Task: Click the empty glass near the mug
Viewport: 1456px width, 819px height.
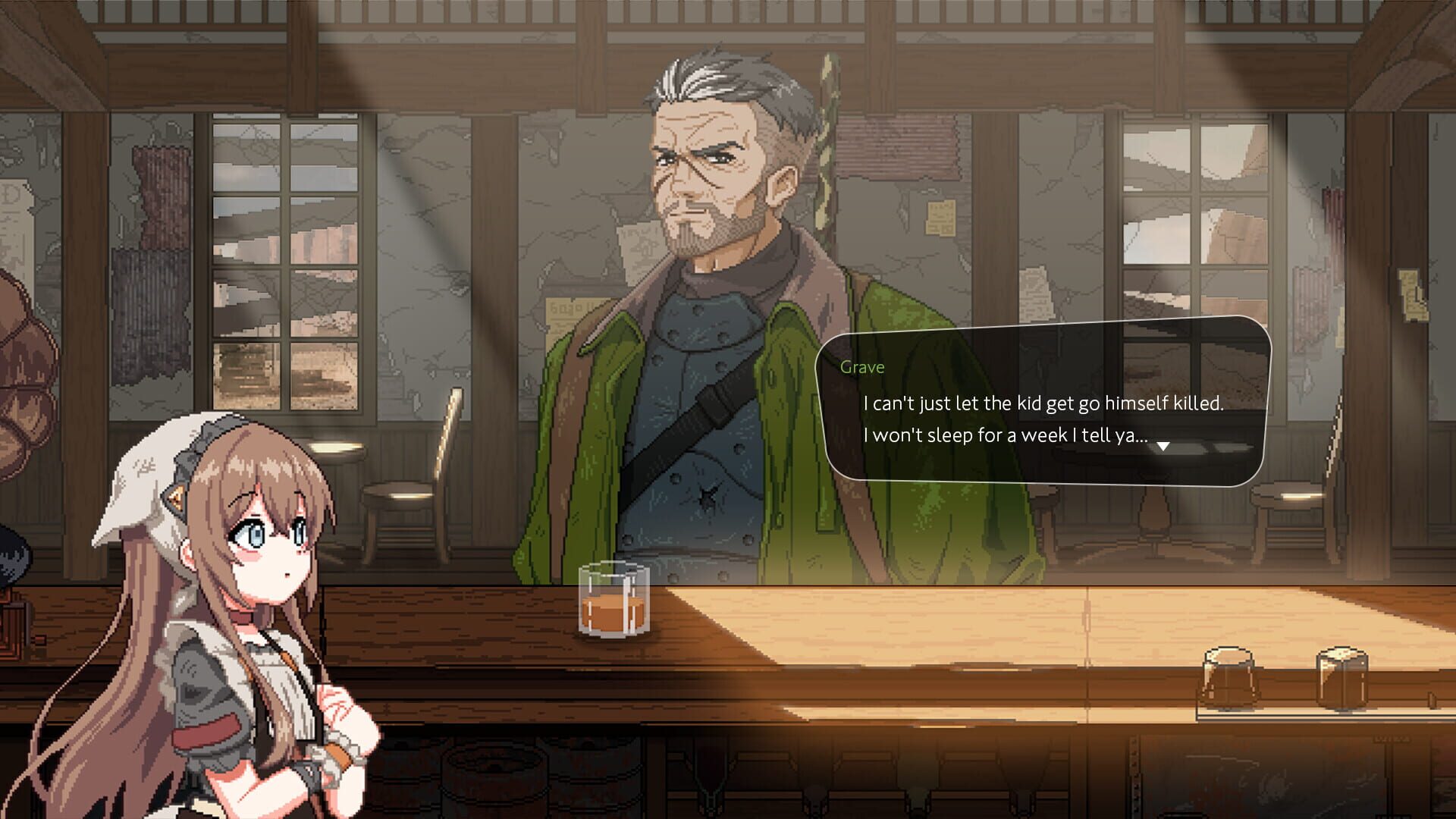Action: (x=1228, y=675)
